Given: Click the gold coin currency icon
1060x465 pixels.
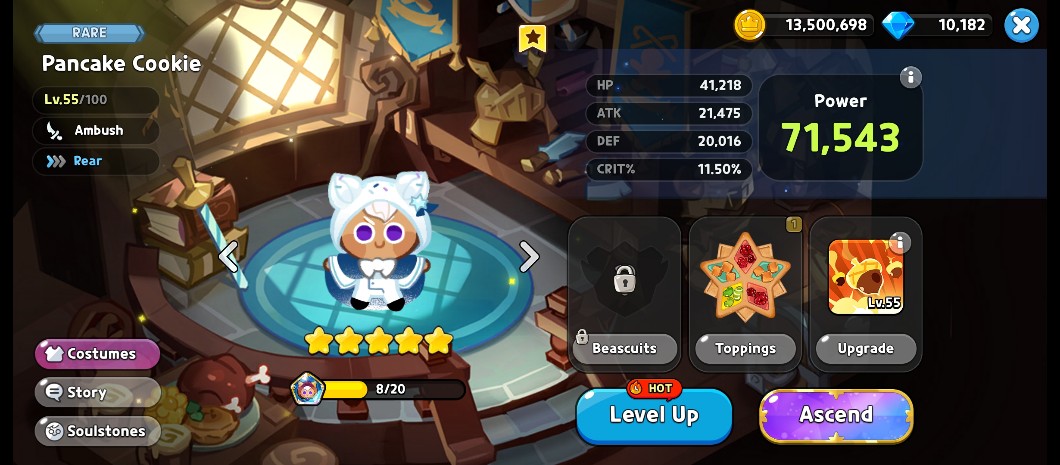Looking at the screenshot, I should point(749,25).
